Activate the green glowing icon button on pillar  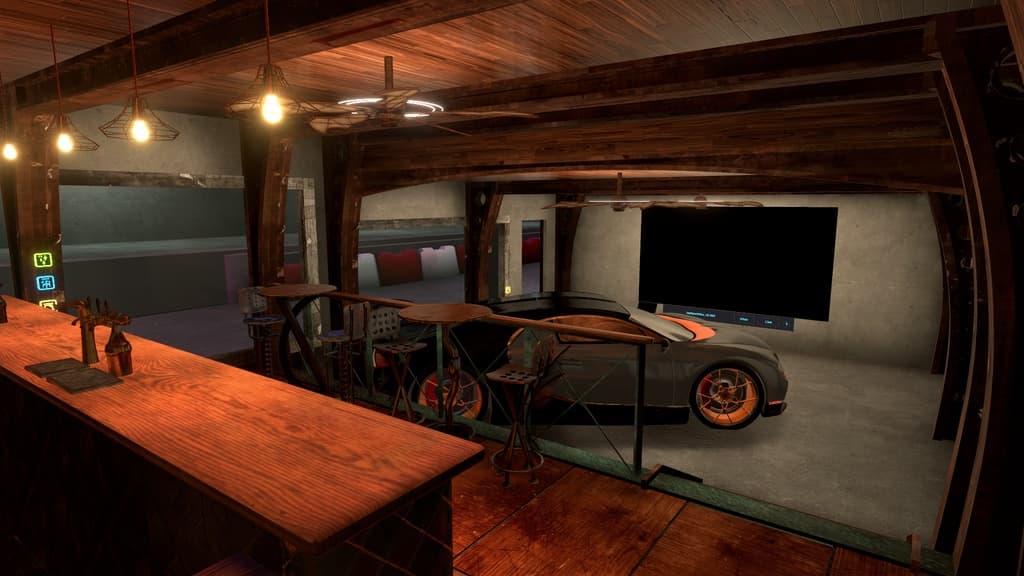(x=43, y=260)
